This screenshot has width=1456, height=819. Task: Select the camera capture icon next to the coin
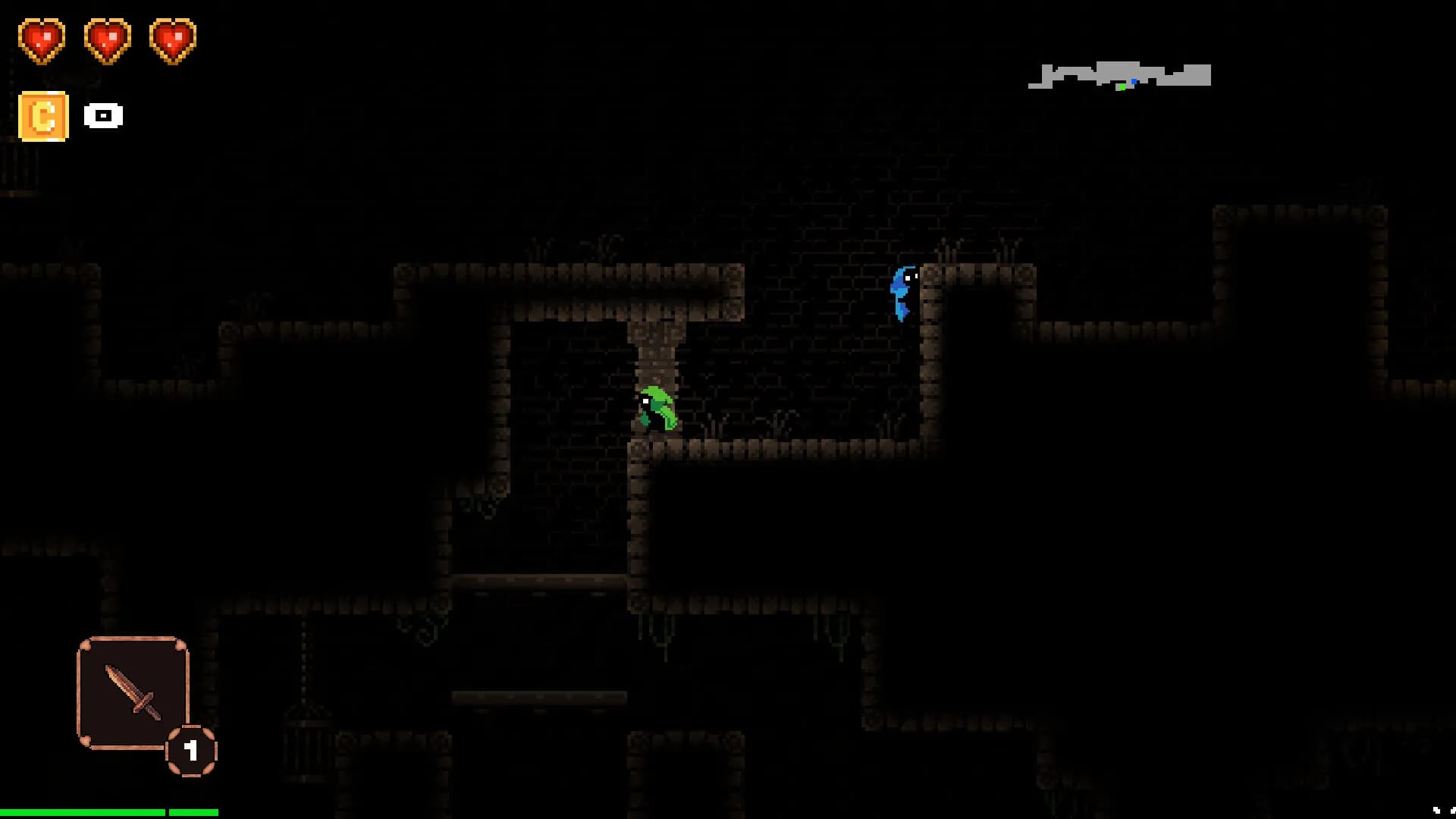point(102,116)
